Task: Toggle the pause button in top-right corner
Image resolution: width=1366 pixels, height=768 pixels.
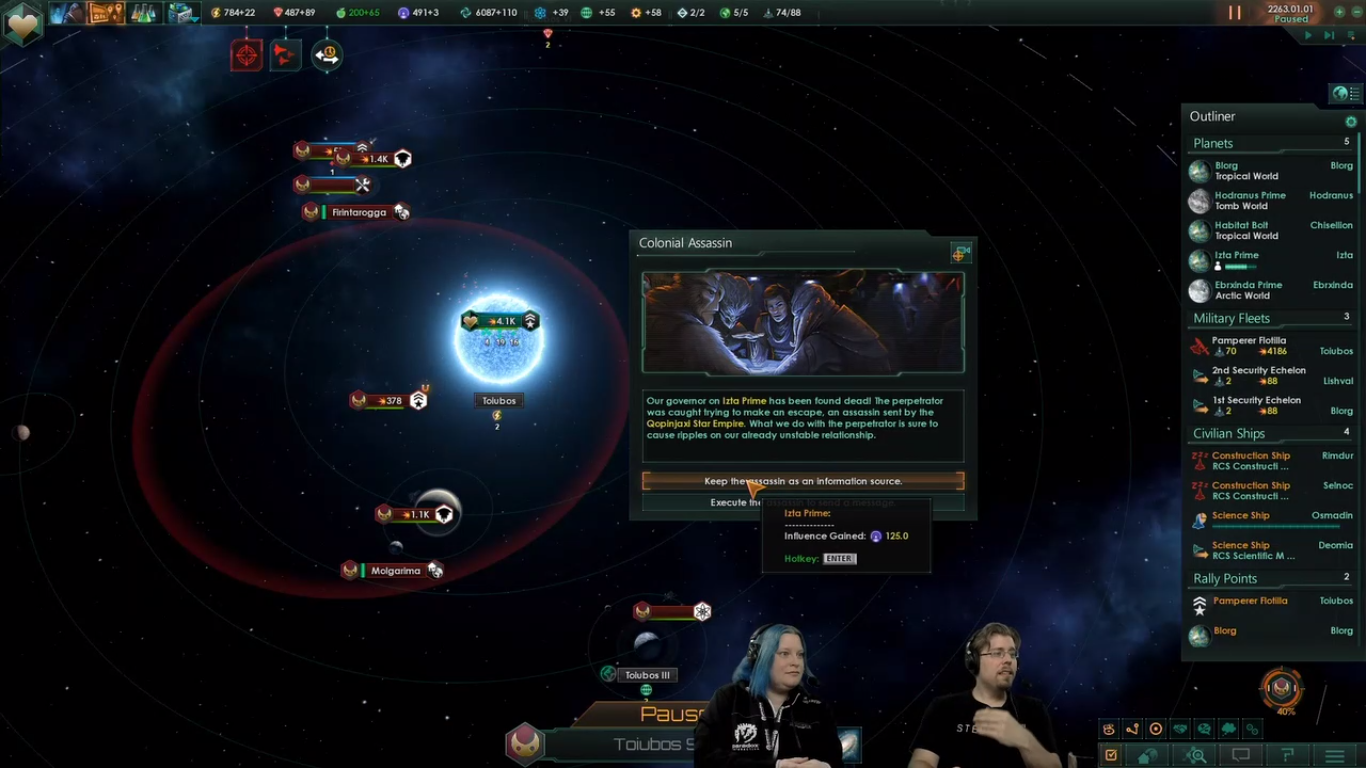Action: click(1234, 13)
